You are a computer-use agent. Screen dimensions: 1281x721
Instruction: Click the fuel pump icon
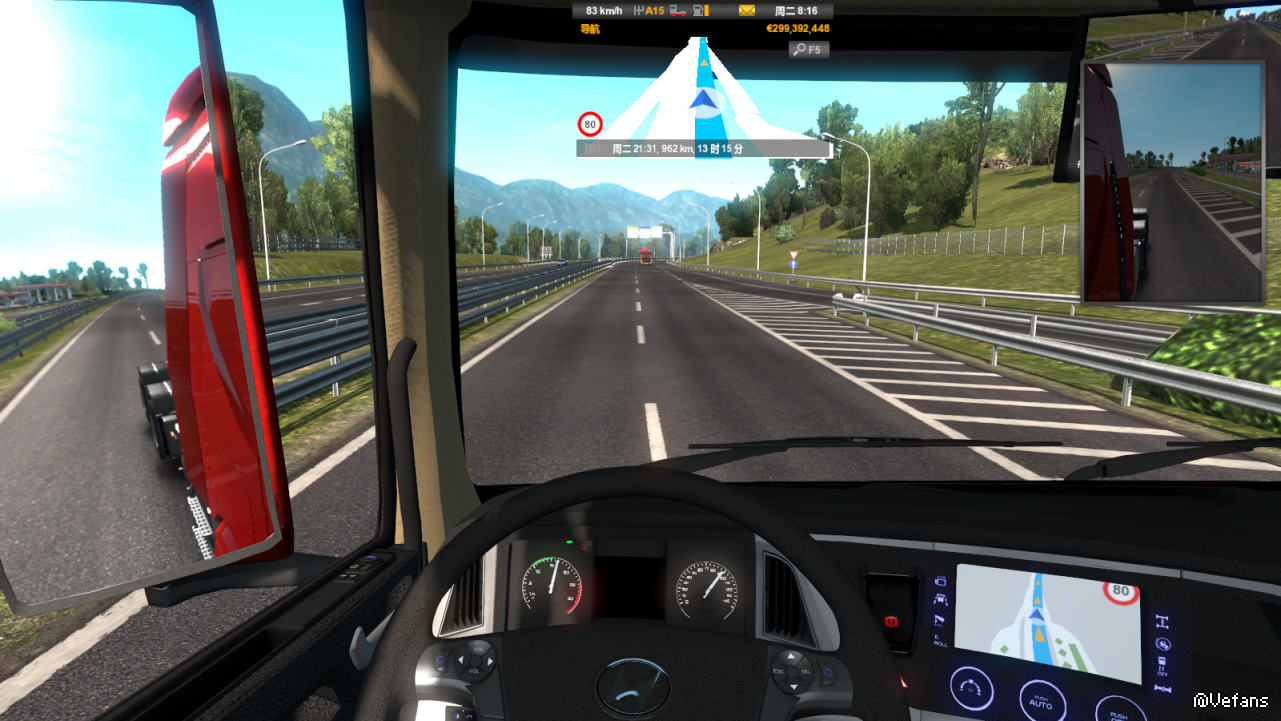[701, 11]
